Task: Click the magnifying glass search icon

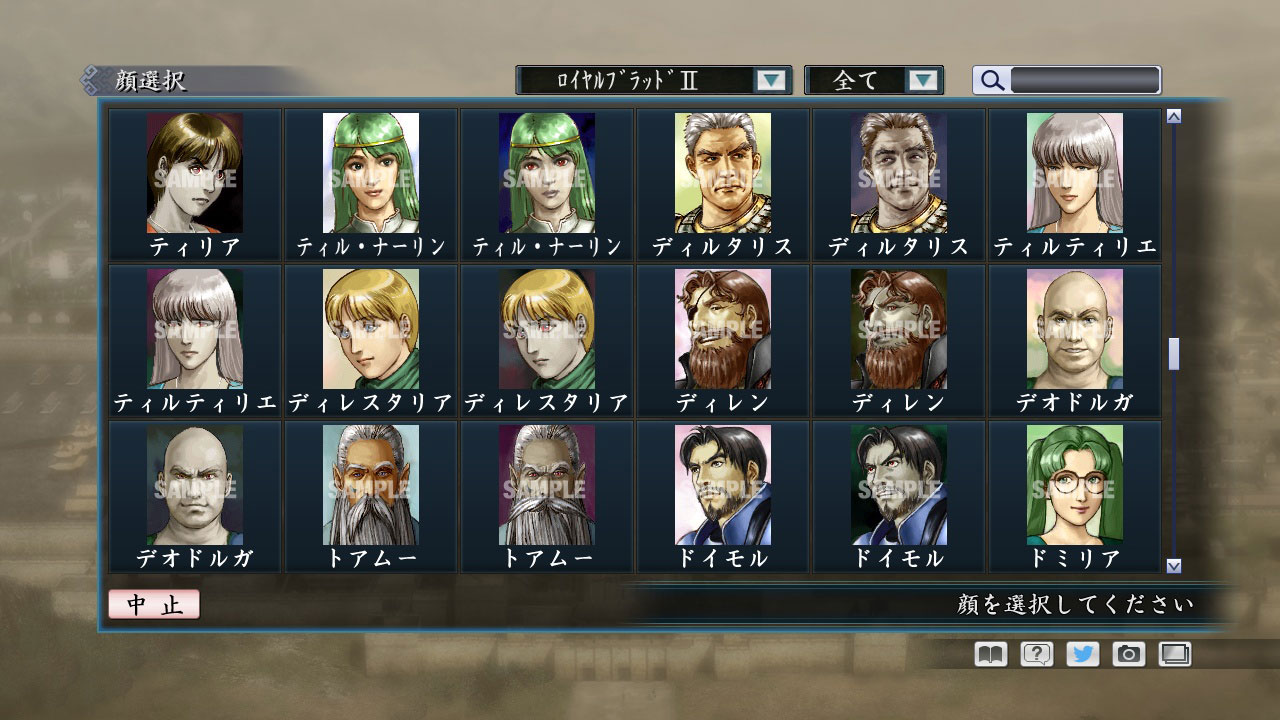Action: point(991,79)
